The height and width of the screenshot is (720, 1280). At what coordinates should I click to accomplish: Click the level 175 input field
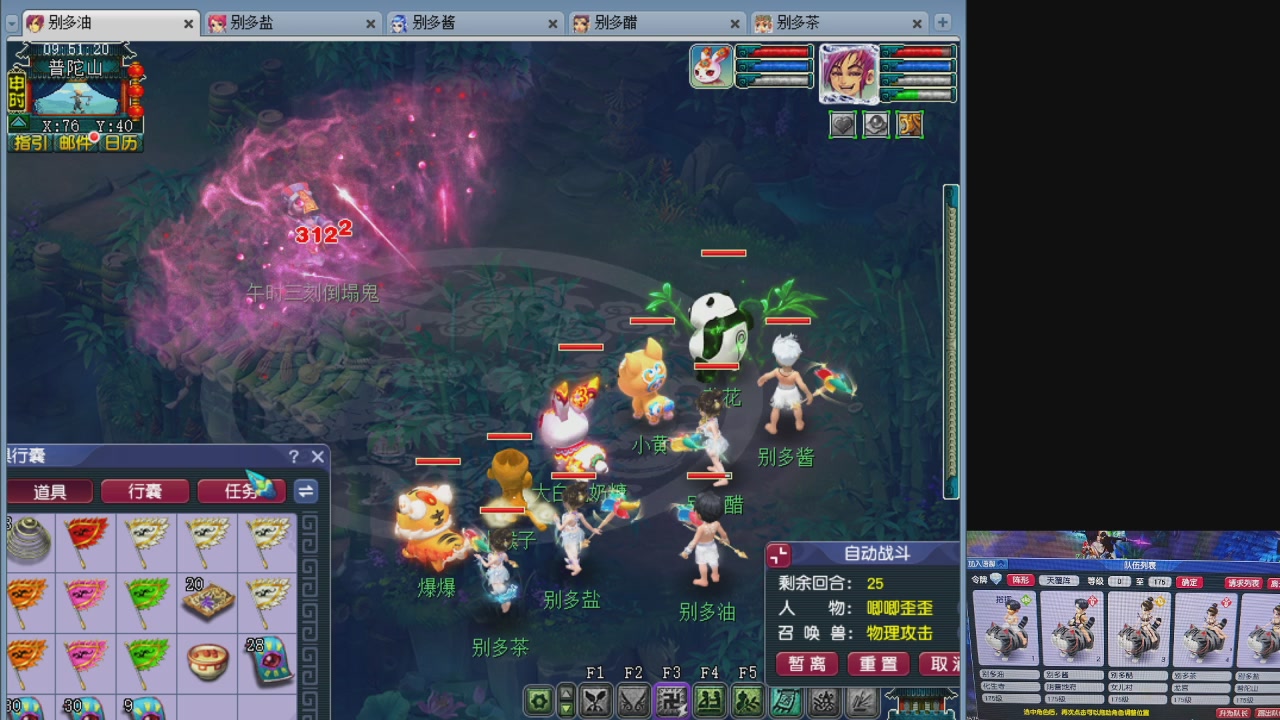pos(1158,581)
